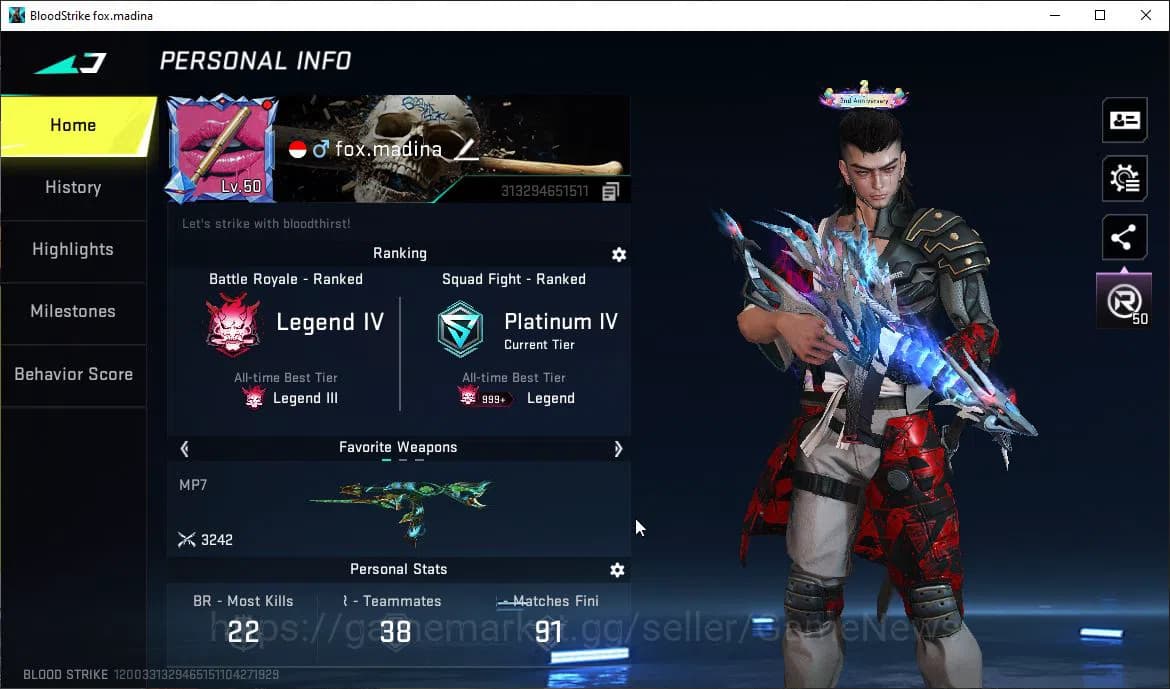Viewport: 1170px width, 689px height.
Task: Open the Behavior Score tab
Action: point(73,374)
